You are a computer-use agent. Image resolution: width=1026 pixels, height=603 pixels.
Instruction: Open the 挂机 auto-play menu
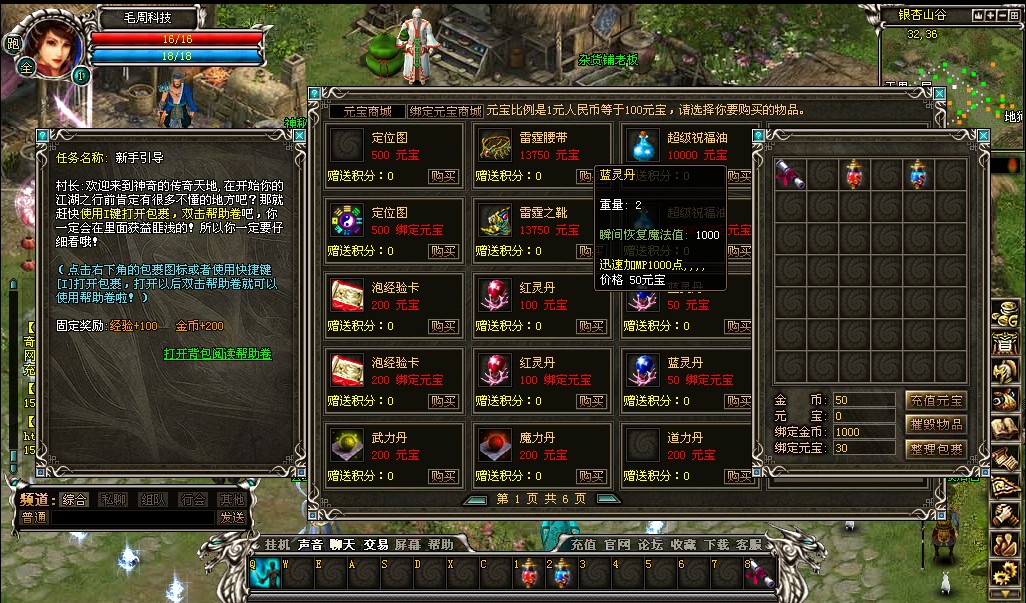point(277,544)
